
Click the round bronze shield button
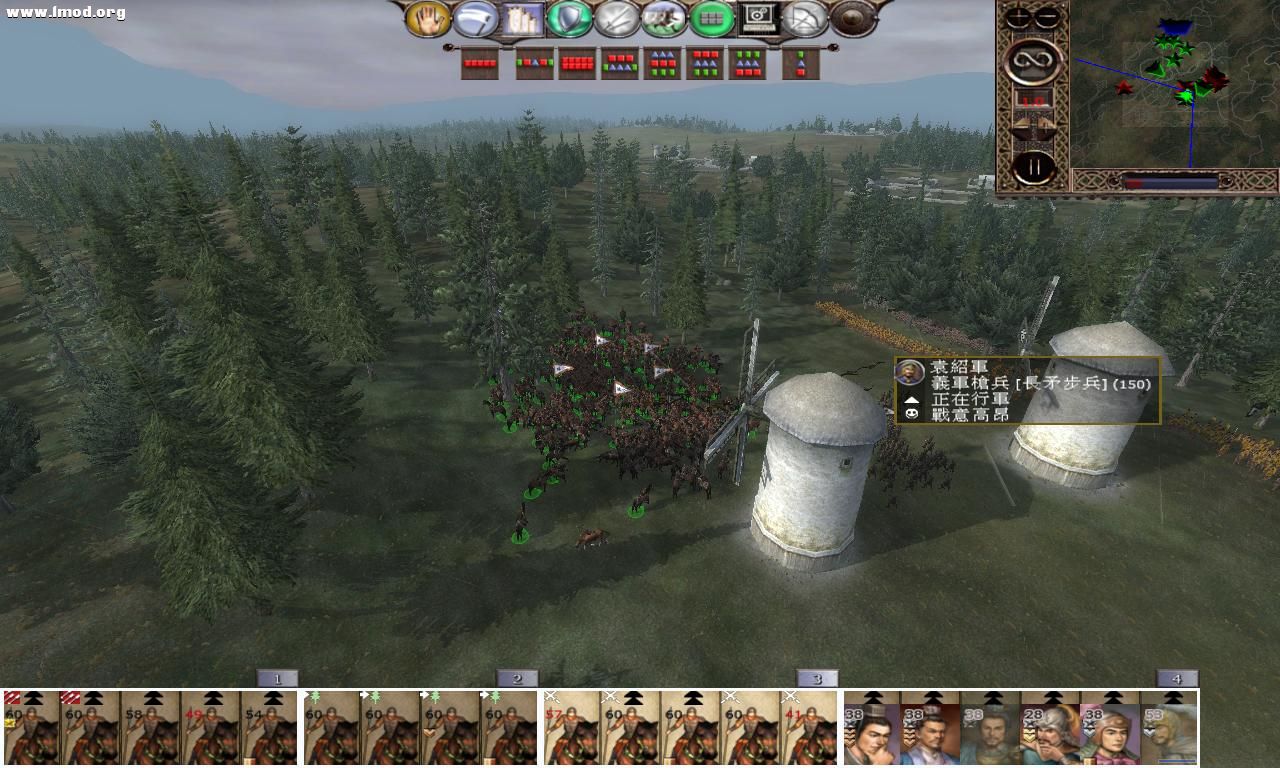[x=853, y=19]
